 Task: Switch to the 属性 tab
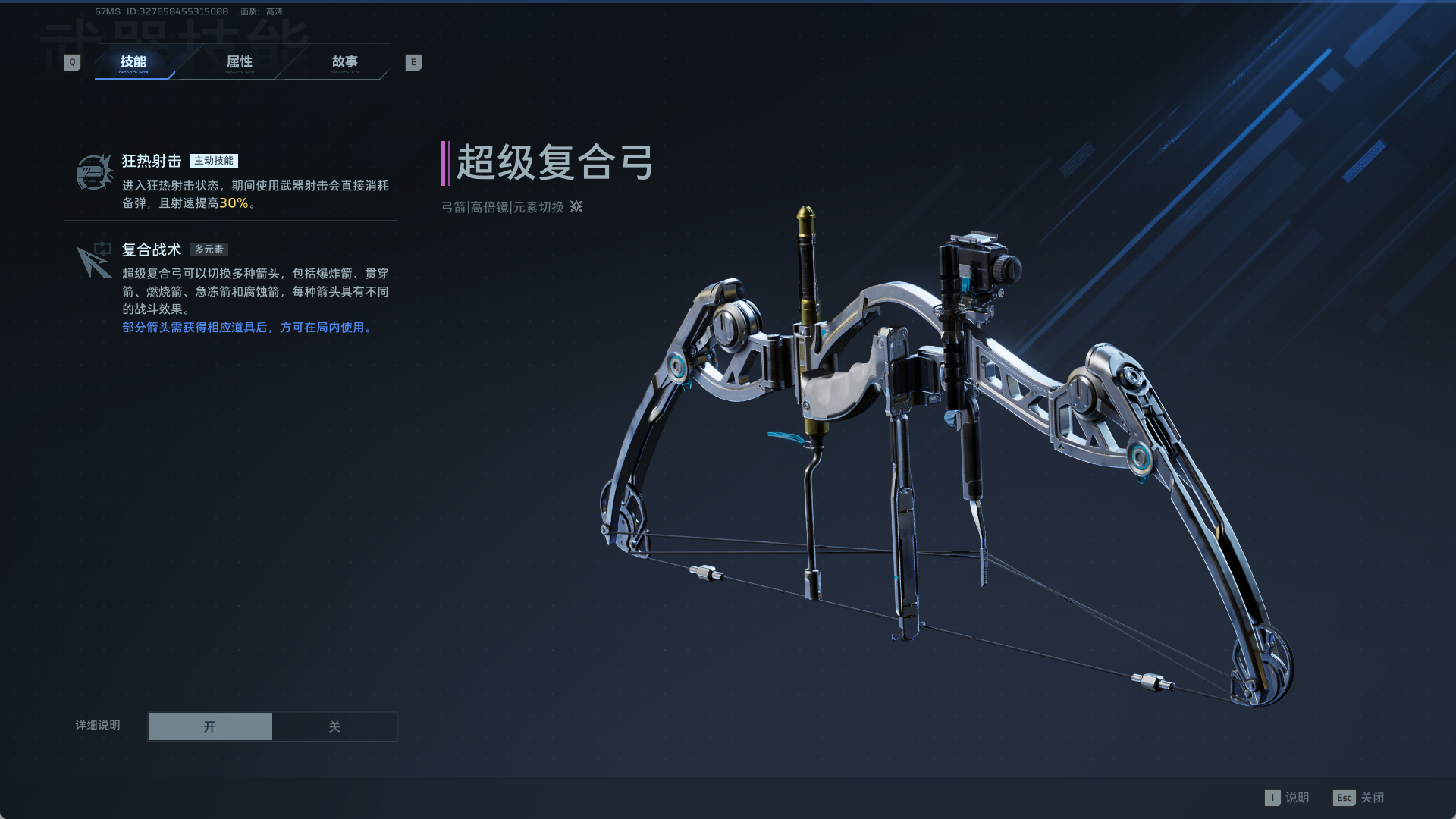click(x=240, y=62)
